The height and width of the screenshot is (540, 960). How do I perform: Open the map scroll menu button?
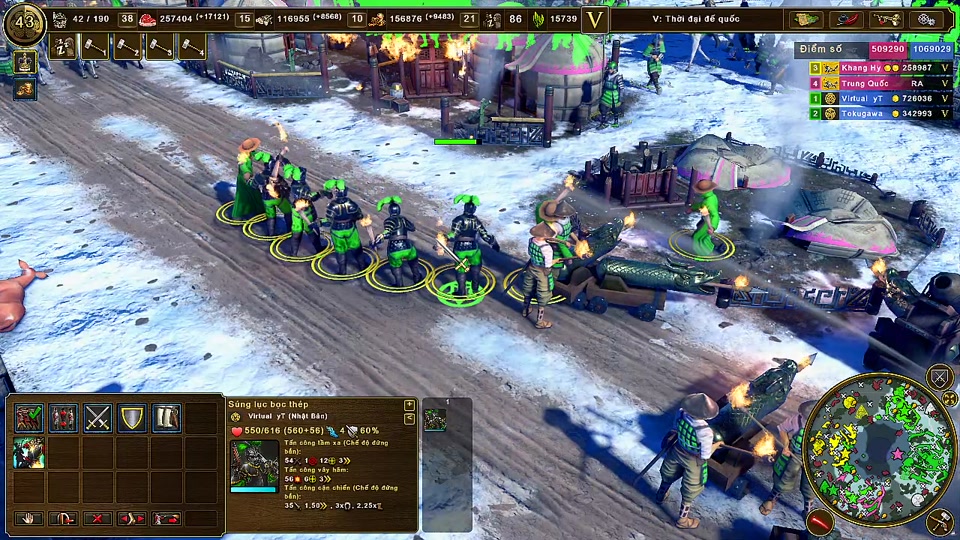pyautogui.click(x=804, y=19)
